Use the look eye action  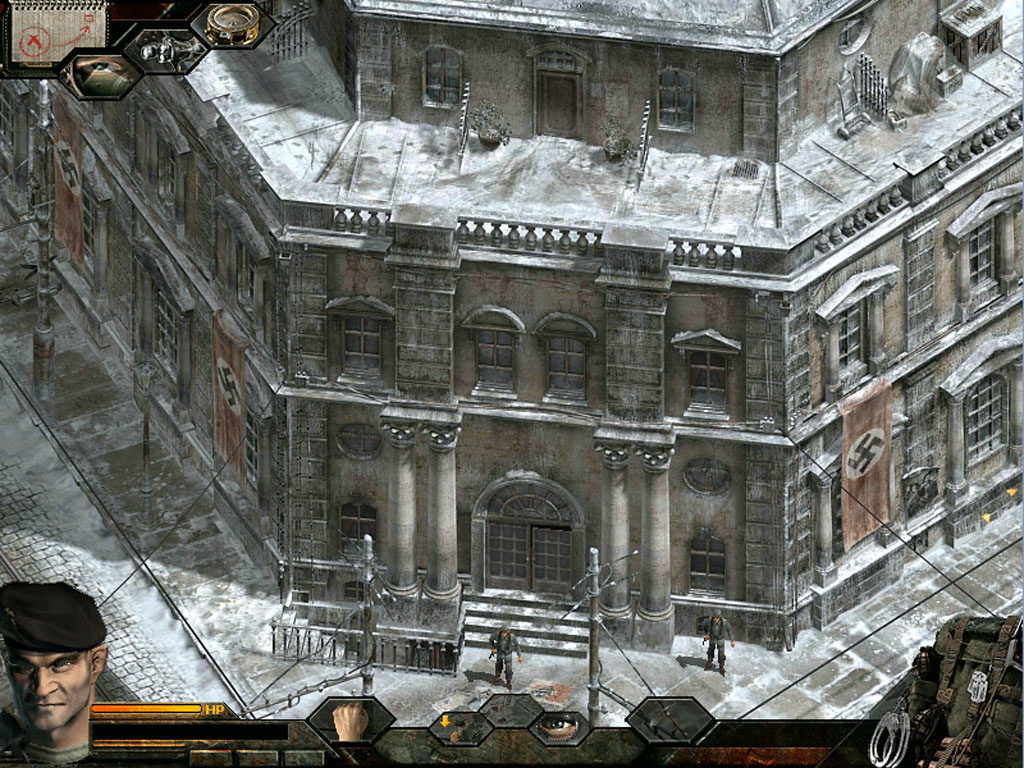click(560, 726)
